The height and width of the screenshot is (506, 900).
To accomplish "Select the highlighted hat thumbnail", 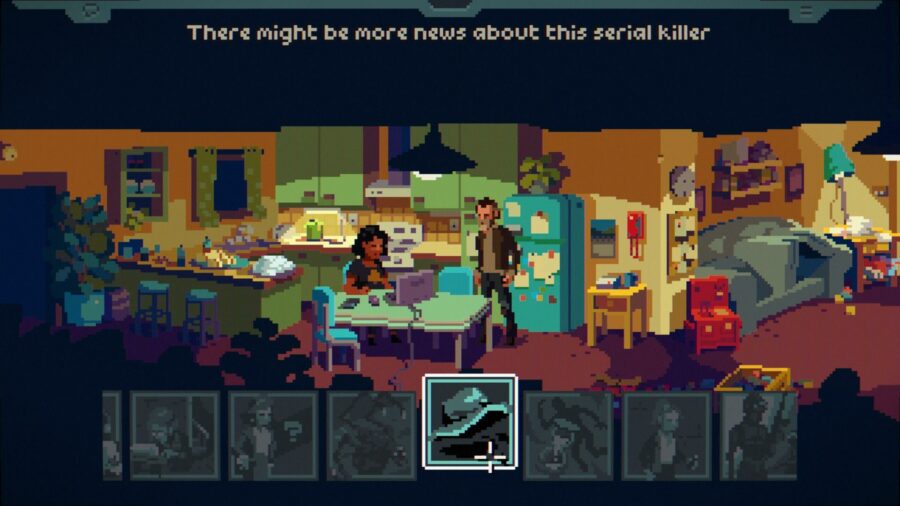I will (x=470, y=421).
